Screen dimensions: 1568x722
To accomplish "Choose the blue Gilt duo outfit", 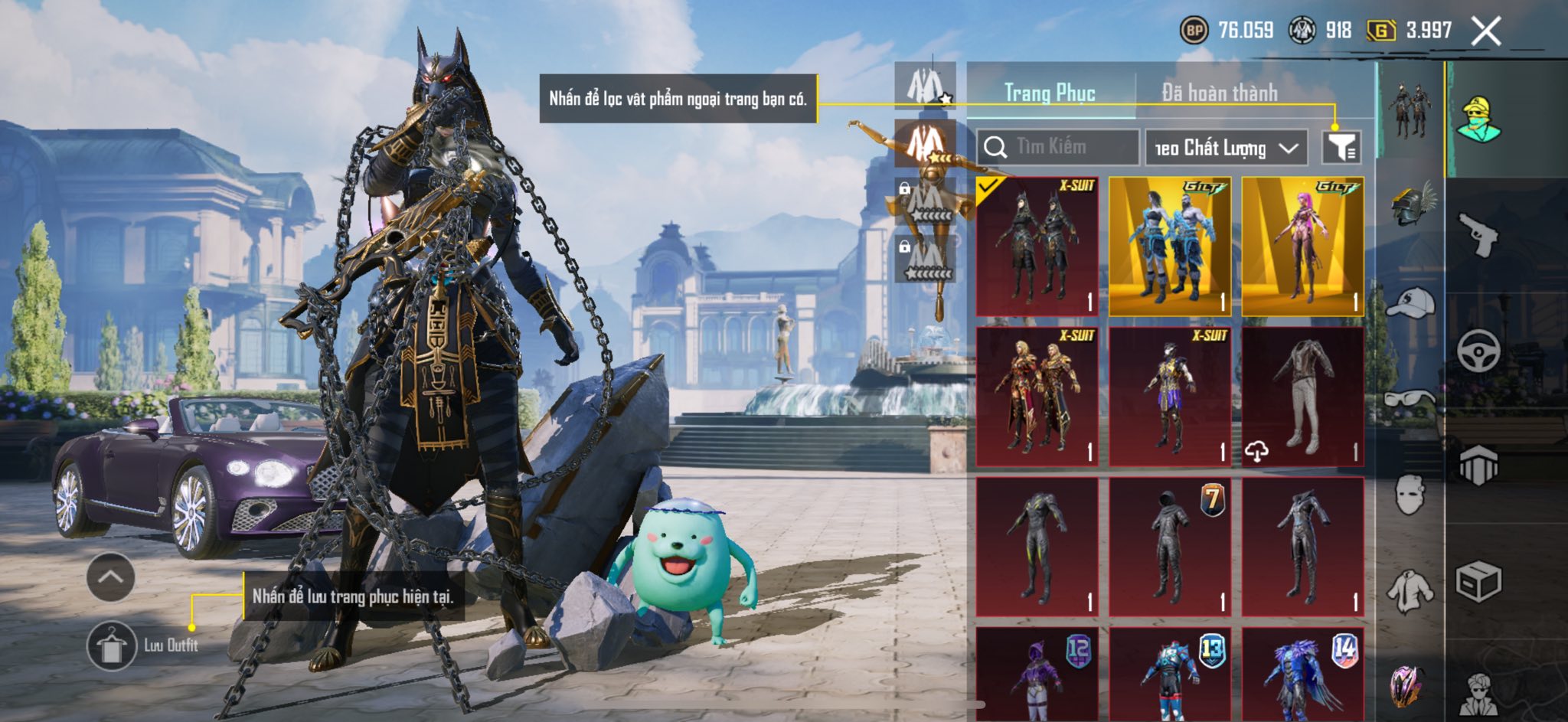I will tap(1169, 247).
